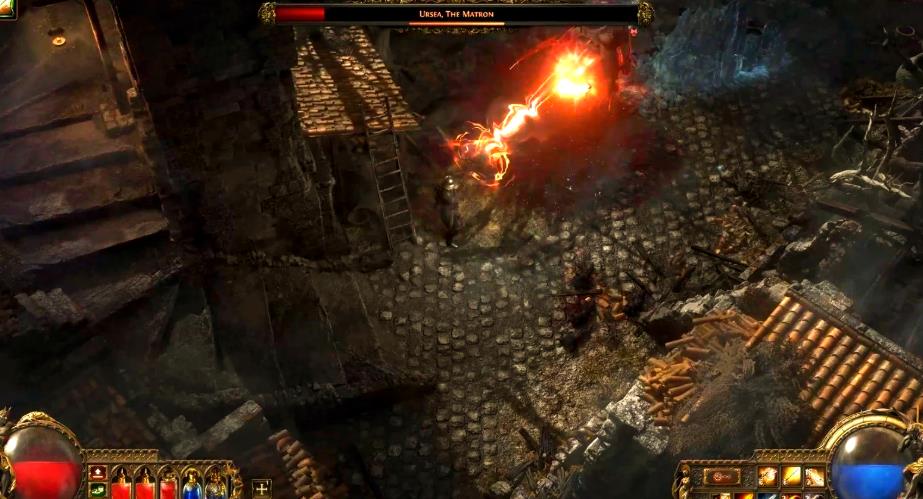The height and width of the screenshot is (499, 923).
Task: Click the cross-shaped plus button
Action: click(262, 488)
